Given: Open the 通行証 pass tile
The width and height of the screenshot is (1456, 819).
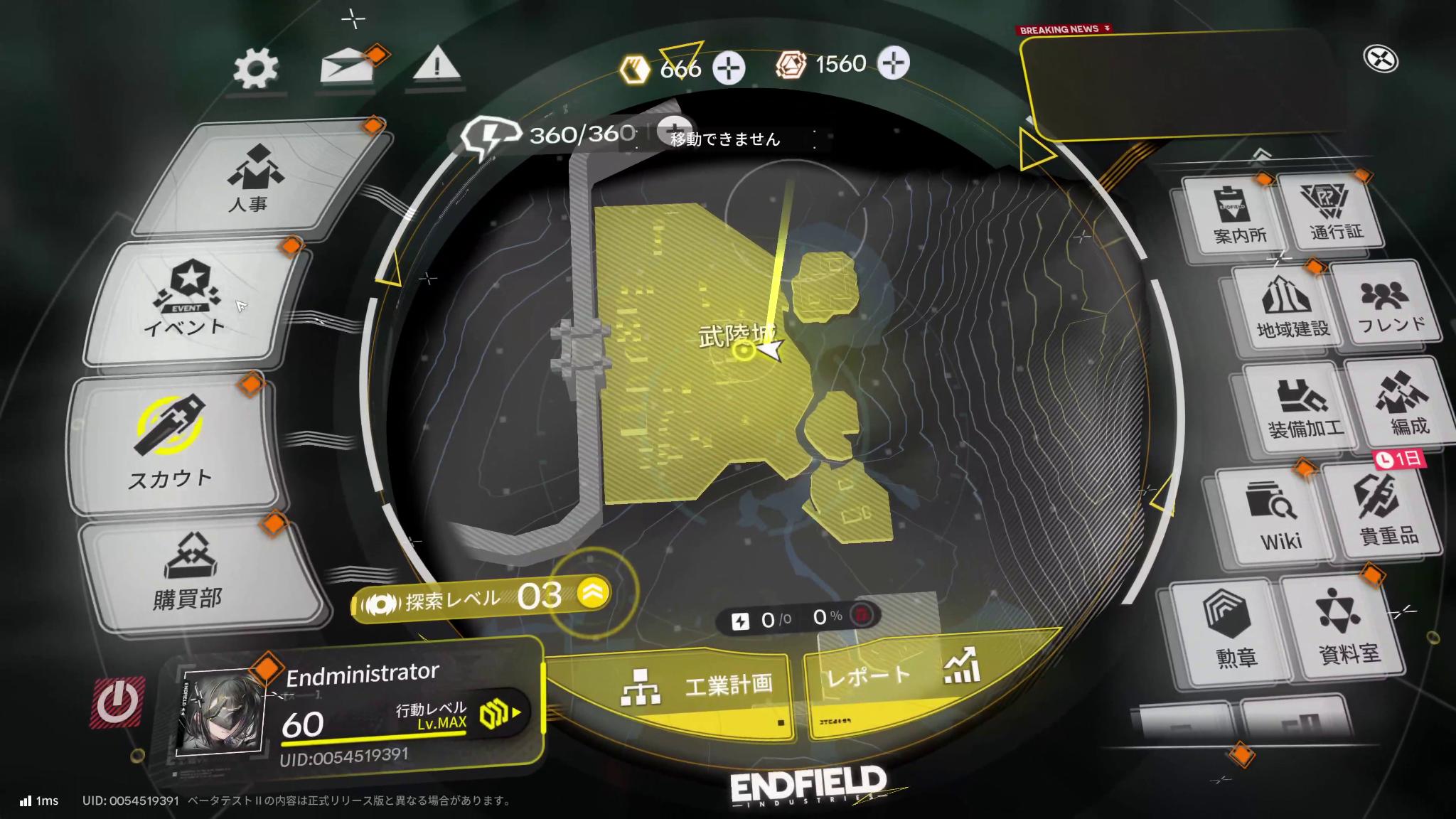Looking at the screenshot, I should (x=1336, y=212).
